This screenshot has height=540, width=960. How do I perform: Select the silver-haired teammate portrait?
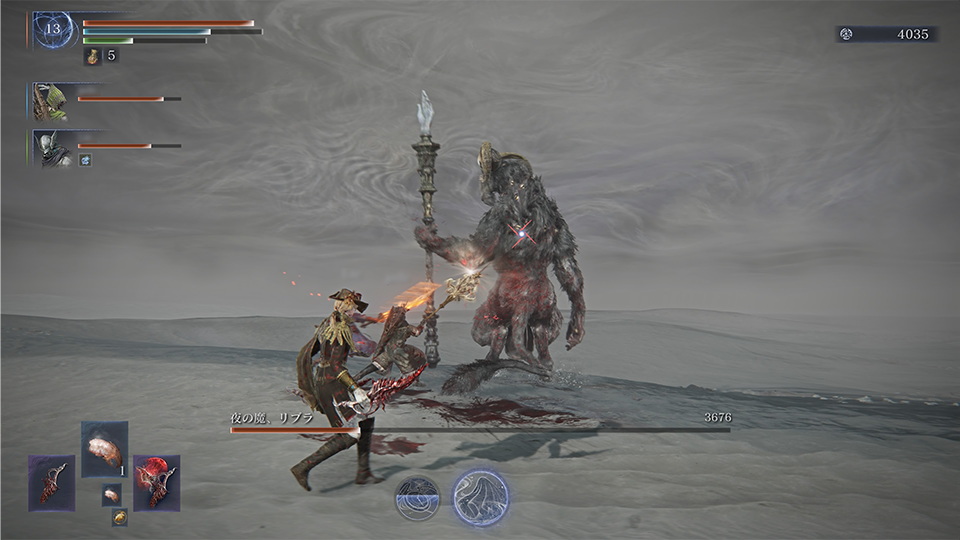49,147
